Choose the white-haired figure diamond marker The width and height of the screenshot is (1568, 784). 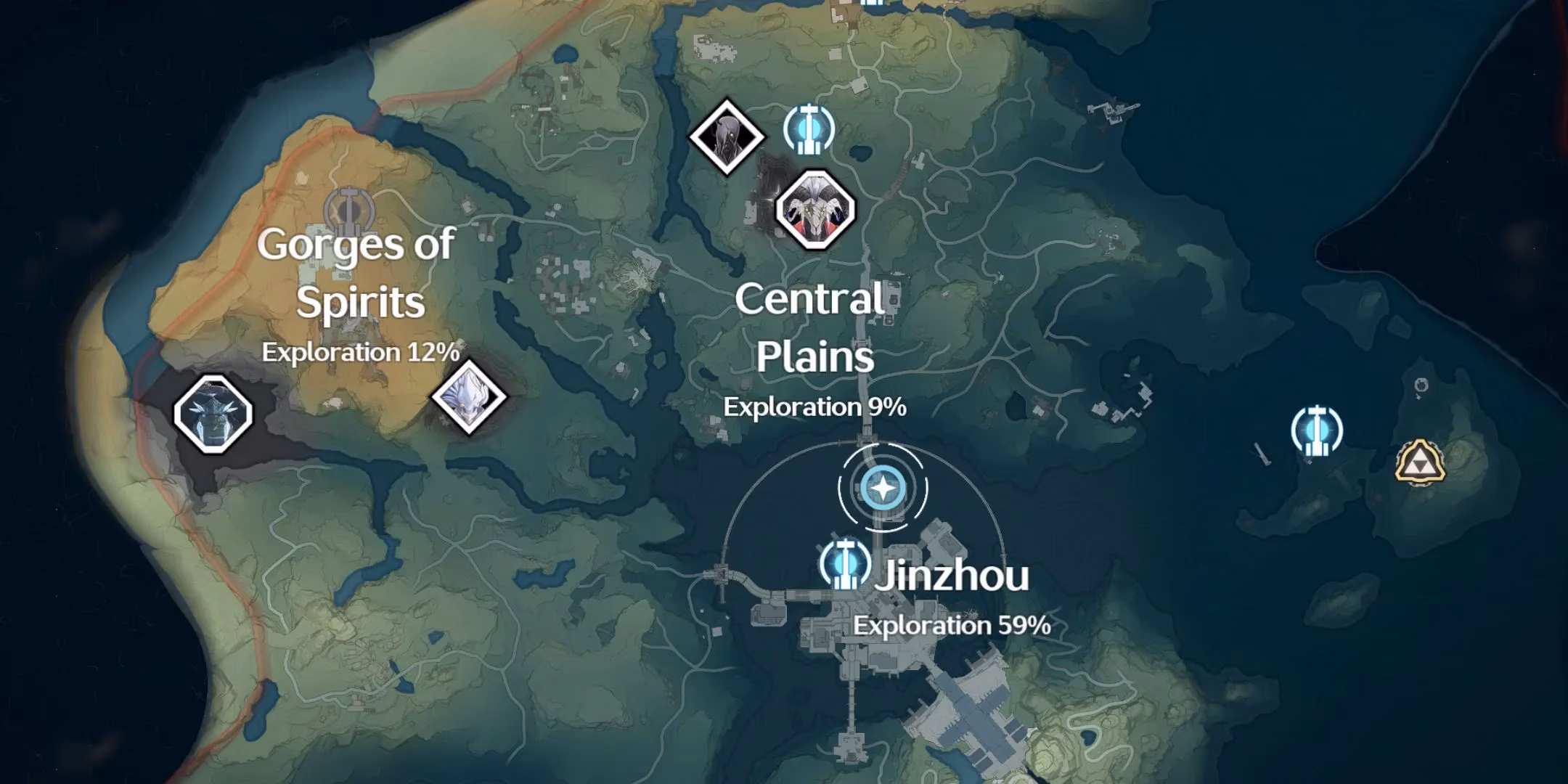469,397
